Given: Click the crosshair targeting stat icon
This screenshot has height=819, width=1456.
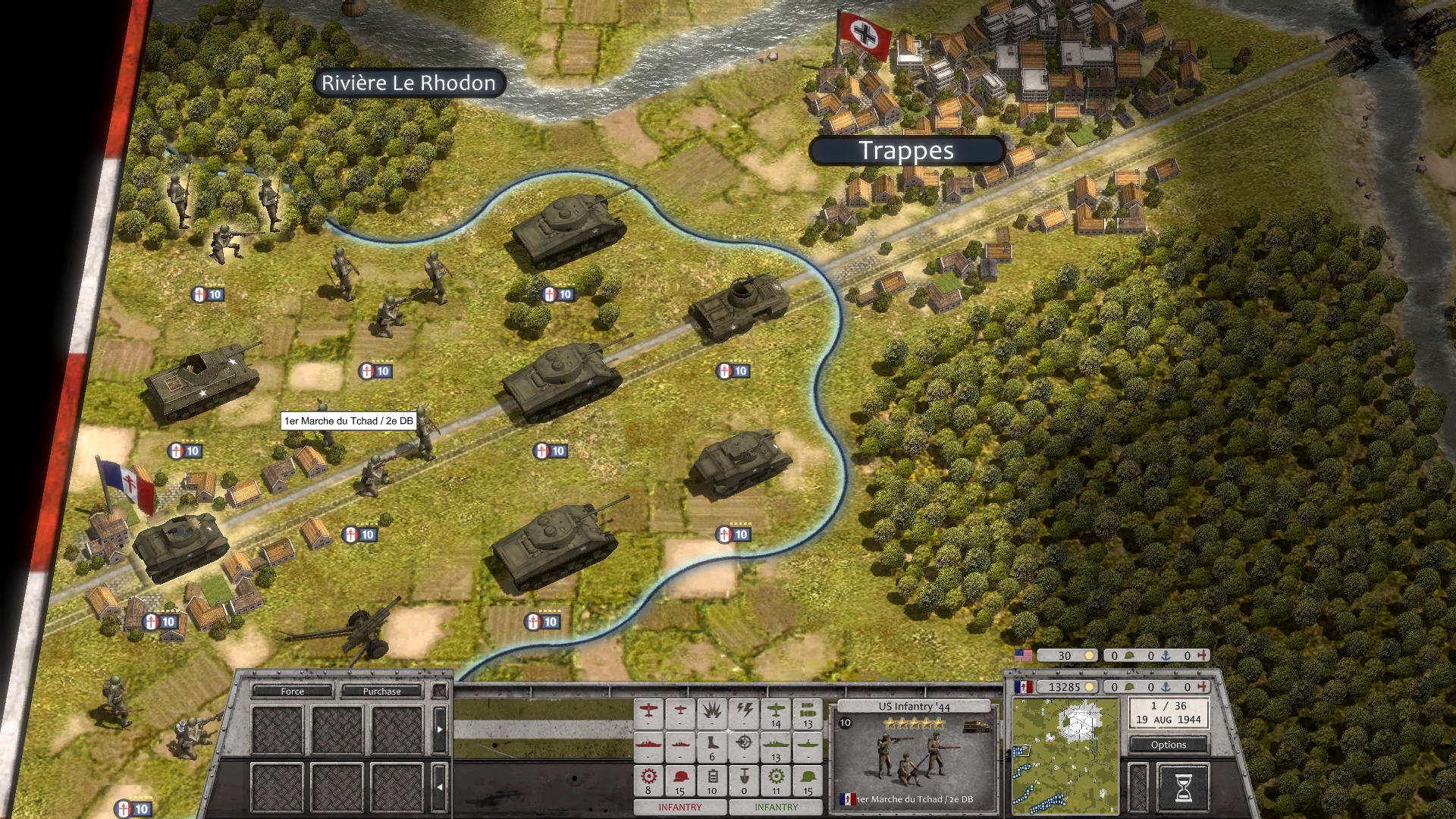Looking at the screenshot, I should [743, 742].
